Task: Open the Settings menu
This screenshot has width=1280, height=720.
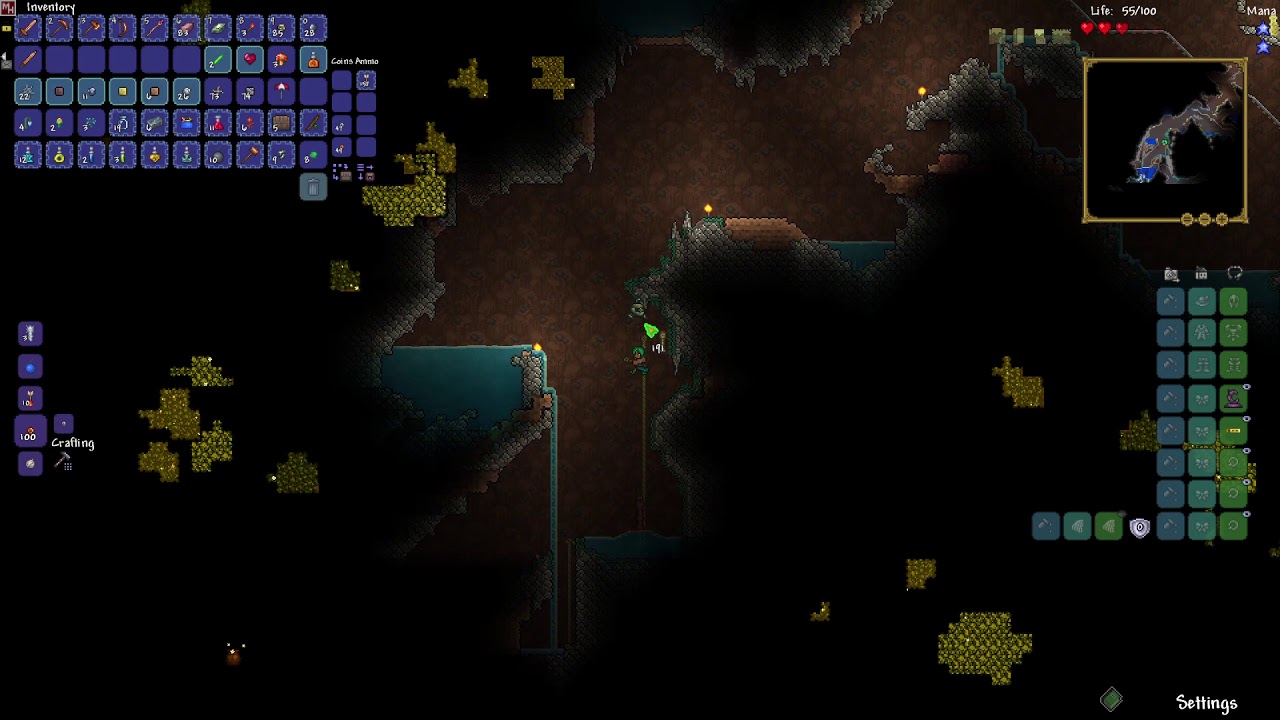Action: [1206, 703]
